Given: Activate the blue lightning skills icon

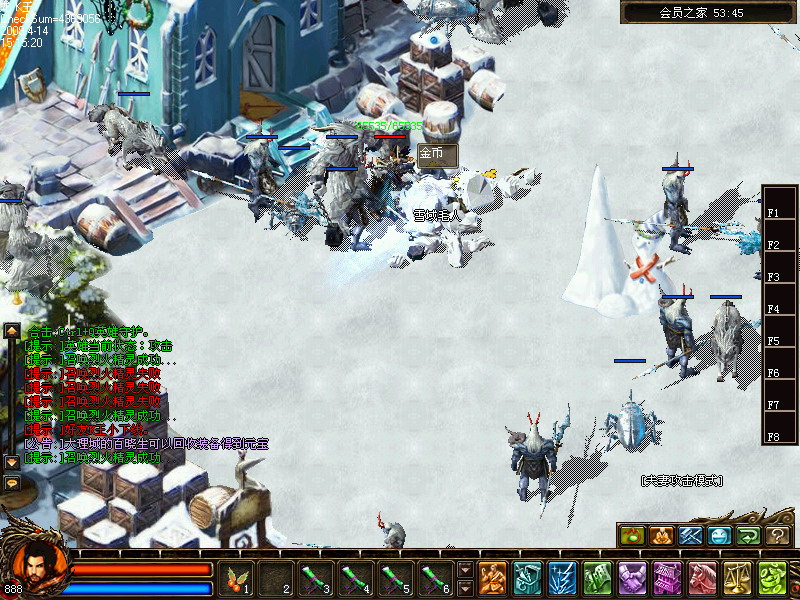Looking at the screenshot, I should 562,578.
